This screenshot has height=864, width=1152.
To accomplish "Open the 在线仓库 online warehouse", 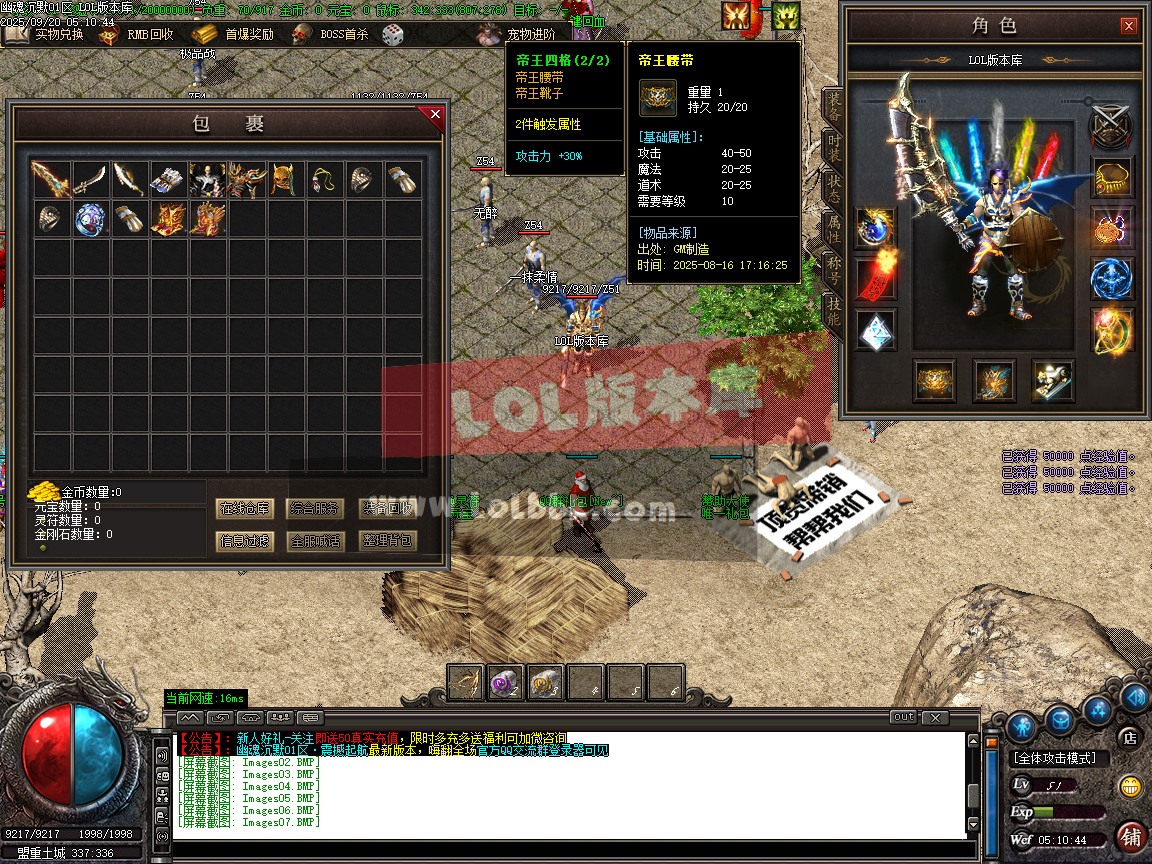I will [244, 508].
